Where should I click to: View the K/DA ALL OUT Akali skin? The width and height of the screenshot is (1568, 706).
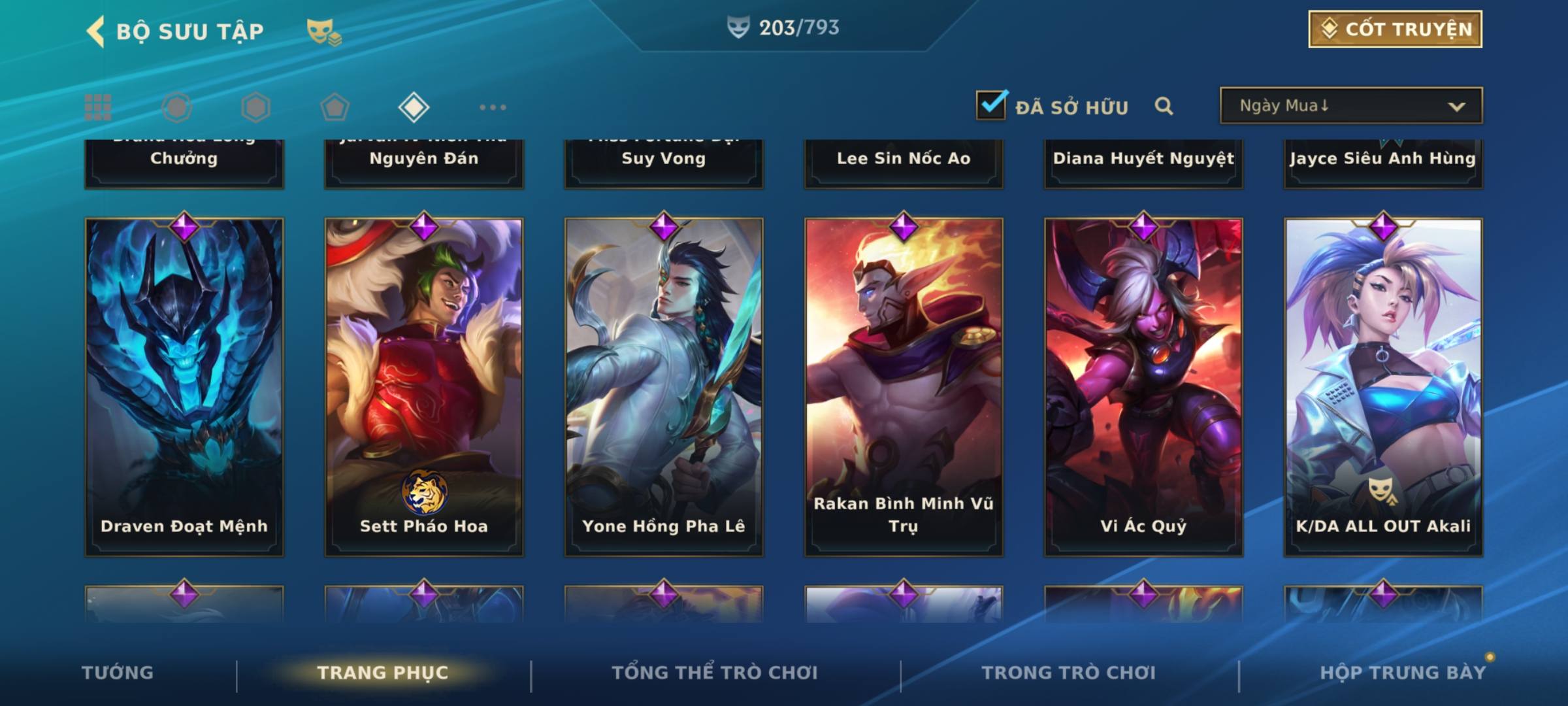1383,387
